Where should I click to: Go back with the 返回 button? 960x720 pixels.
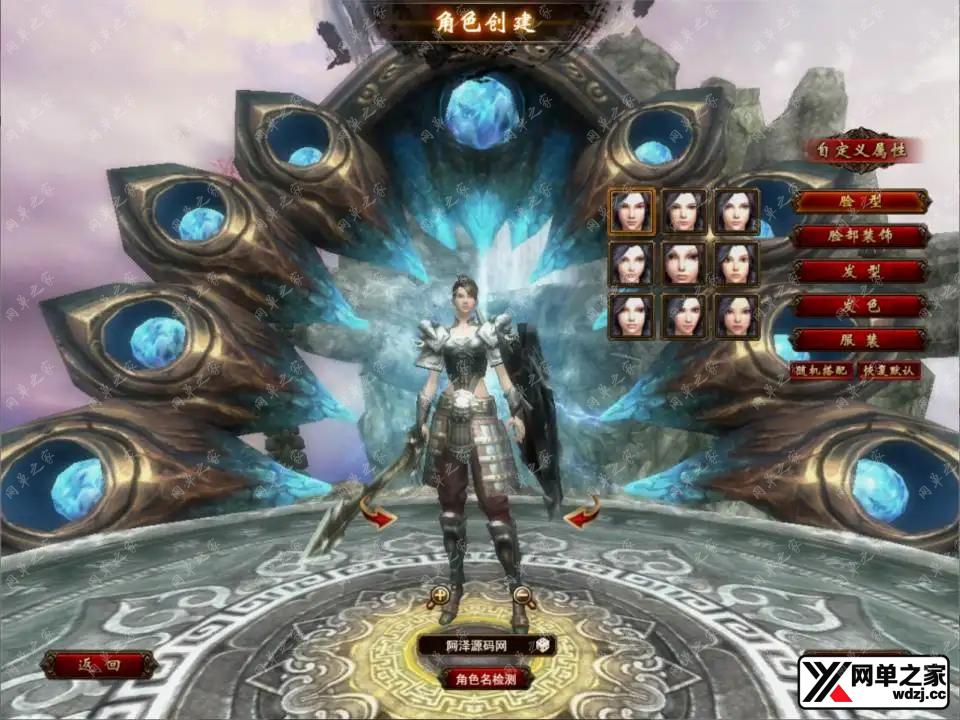pyautogui.click(x=99, y=664)
